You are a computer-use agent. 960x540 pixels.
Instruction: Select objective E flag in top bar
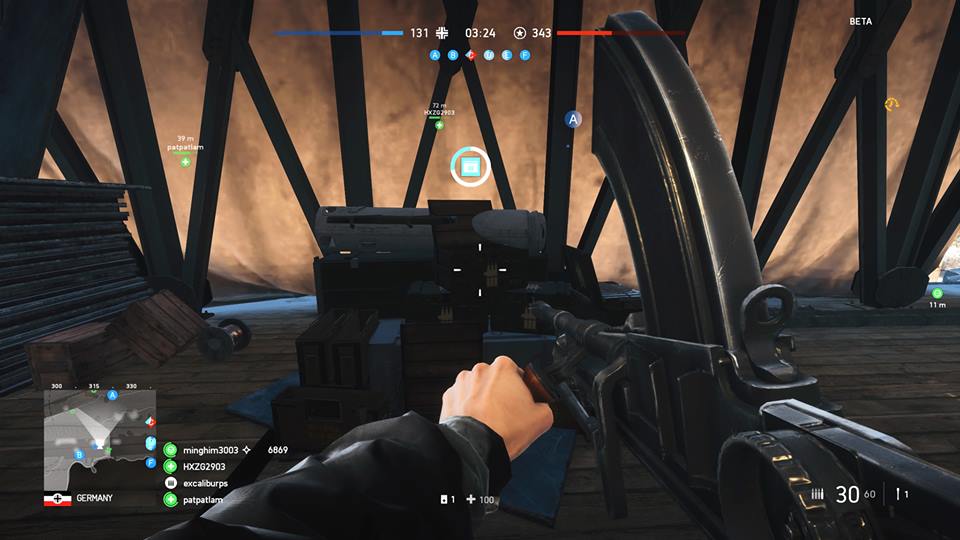(506, 55)
